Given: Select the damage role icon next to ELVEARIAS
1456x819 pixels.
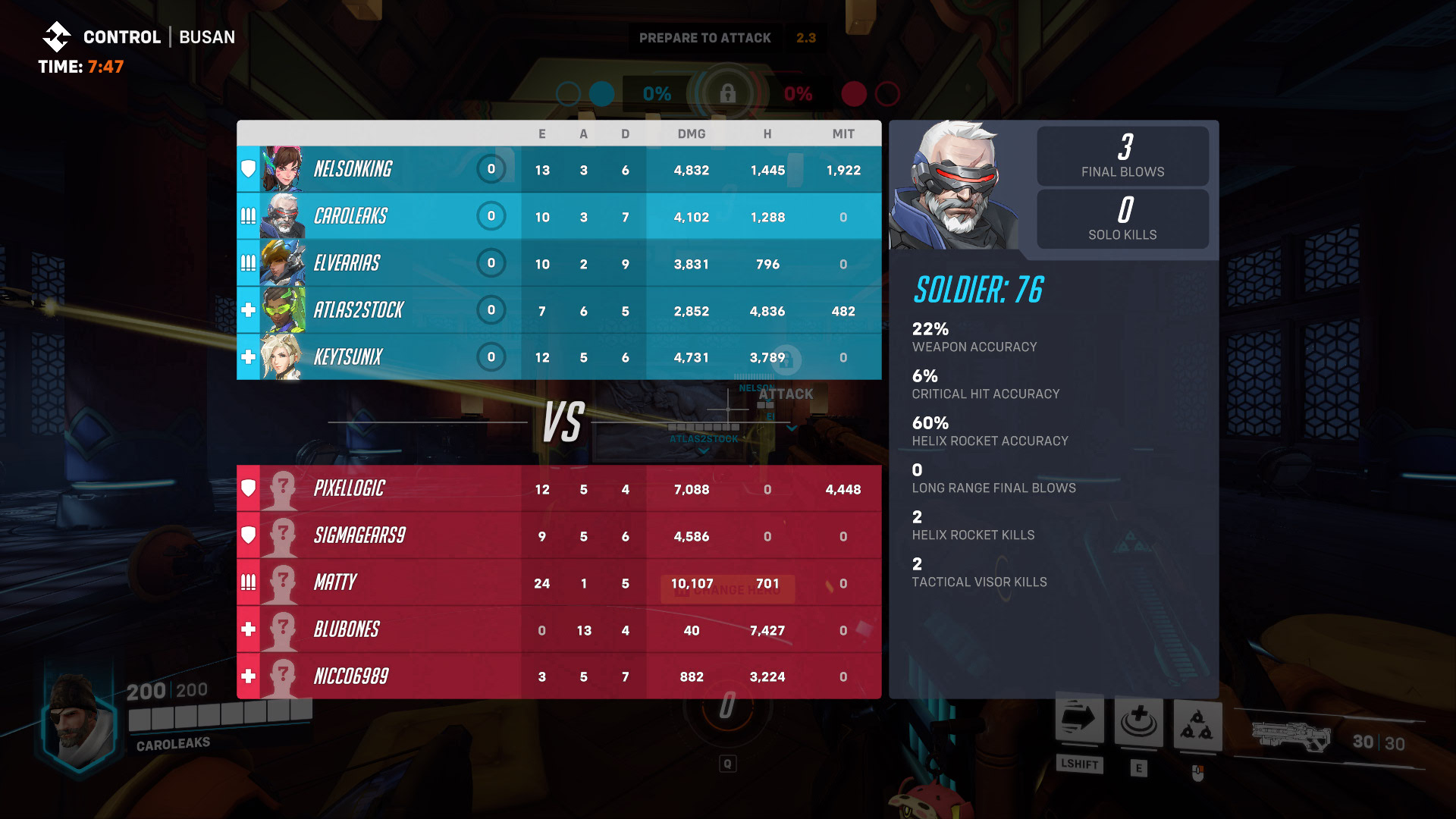Looking at the screenshot, I should 247,263.
